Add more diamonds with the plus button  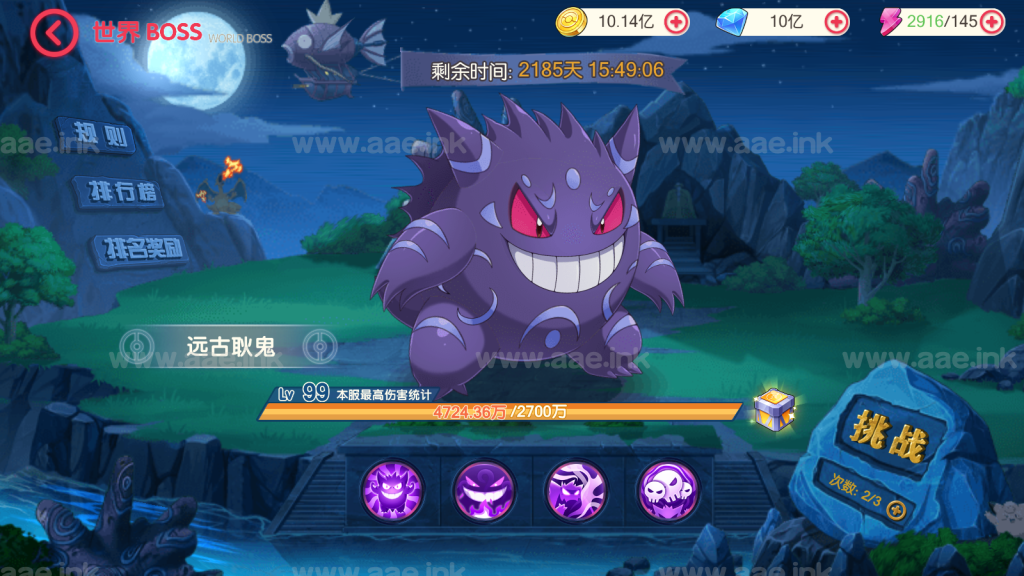(x=836, y=21)
